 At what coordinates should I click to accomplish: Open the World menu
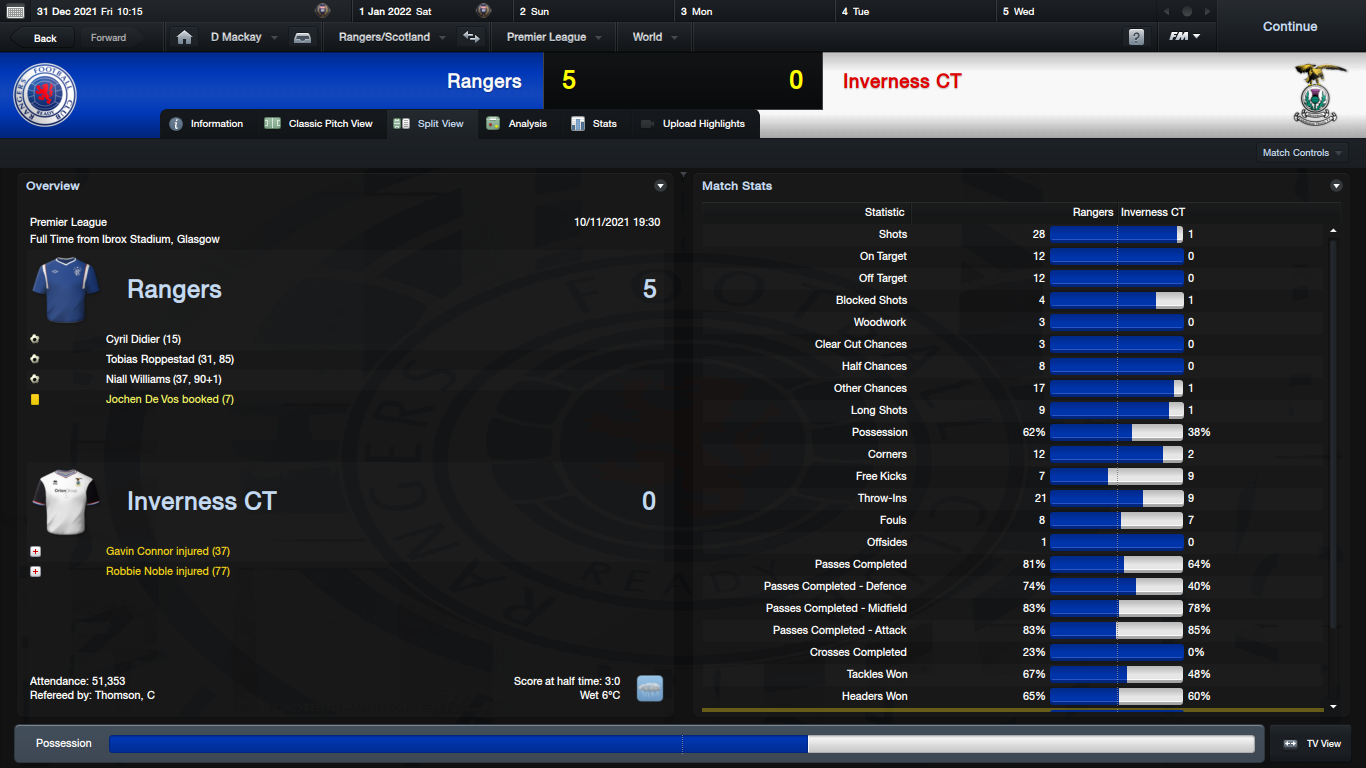655,37
